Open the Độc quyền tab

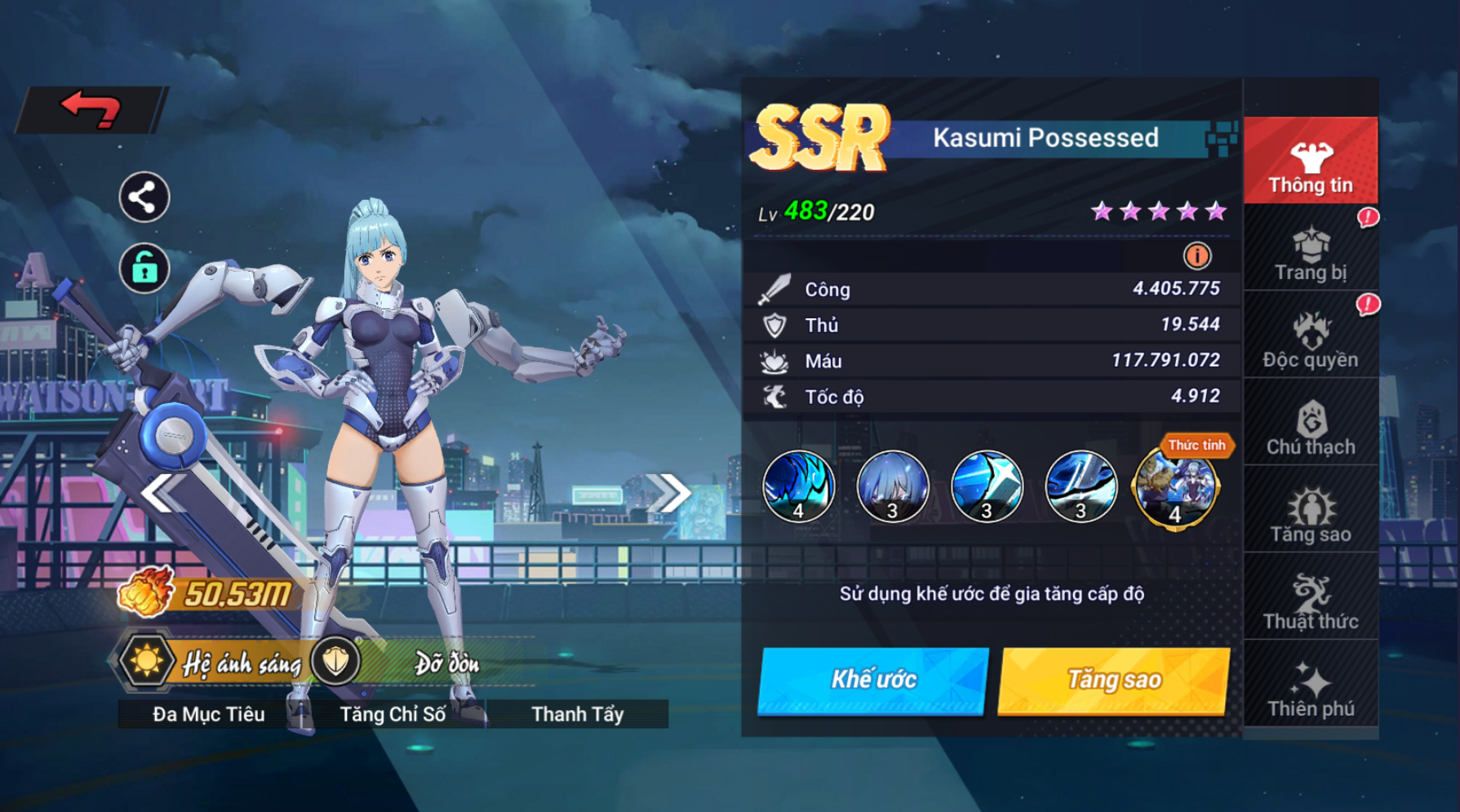(x=1311, y=339)
